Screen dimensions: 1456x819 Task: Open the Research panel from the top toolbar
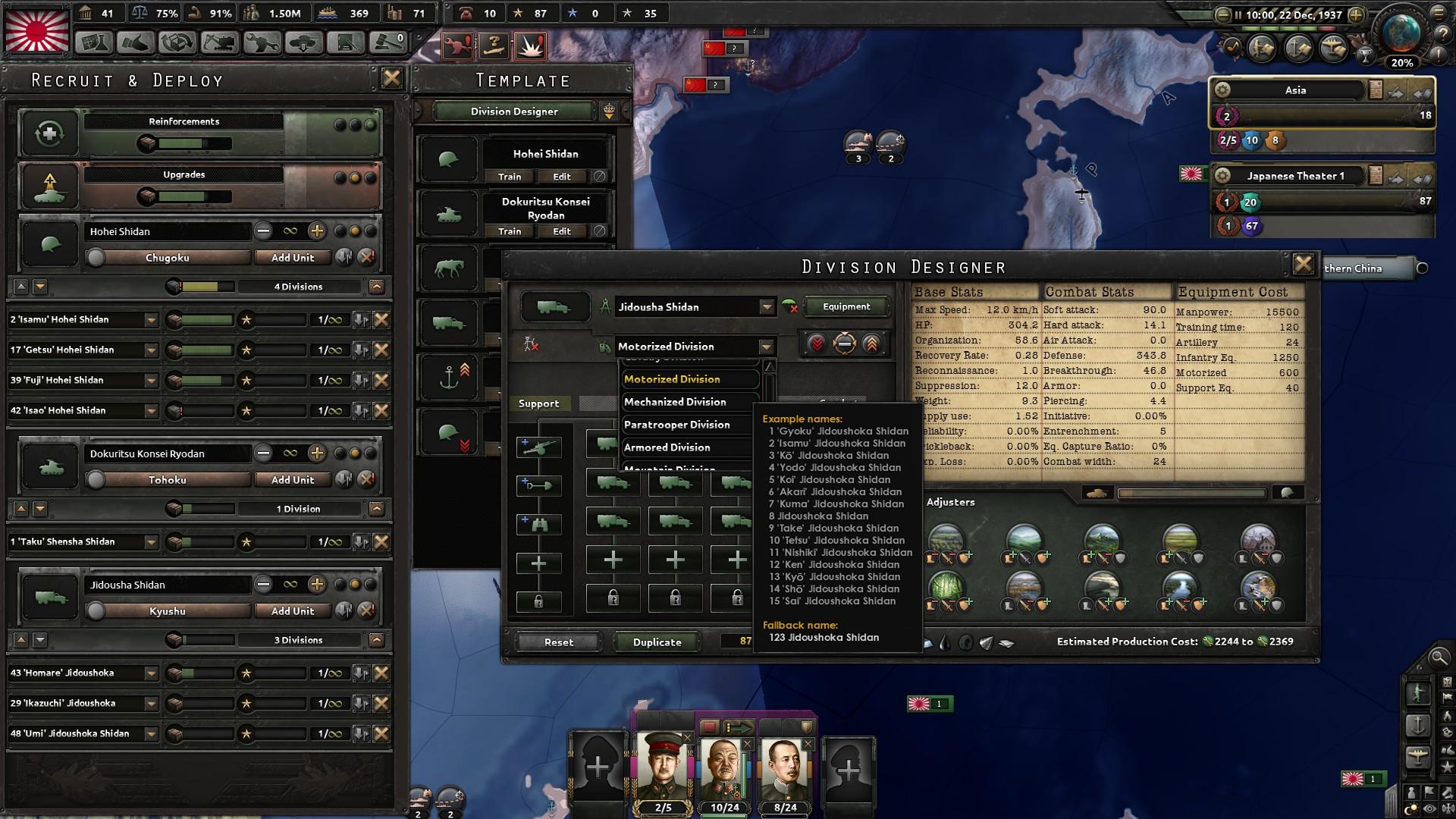tap(93, 44)
